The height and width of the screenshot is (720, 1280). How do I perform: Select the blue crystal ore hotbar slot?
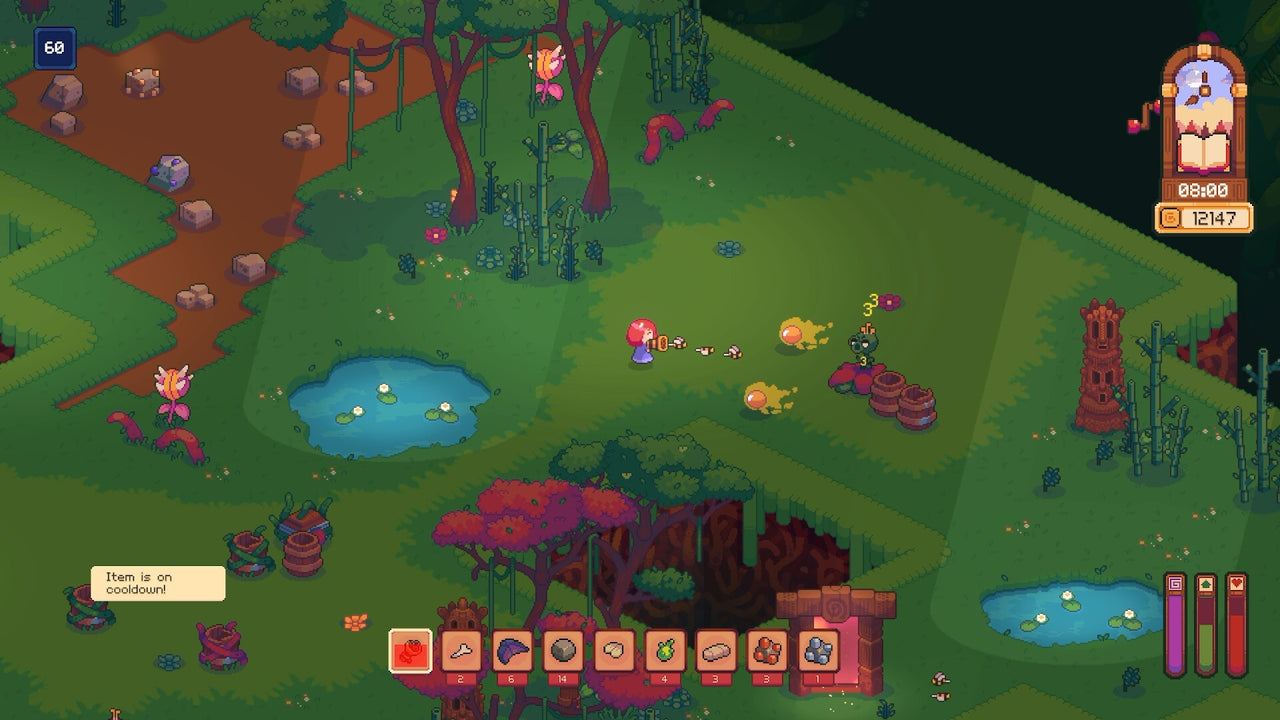pyautogui.click(x=817, y=649)
